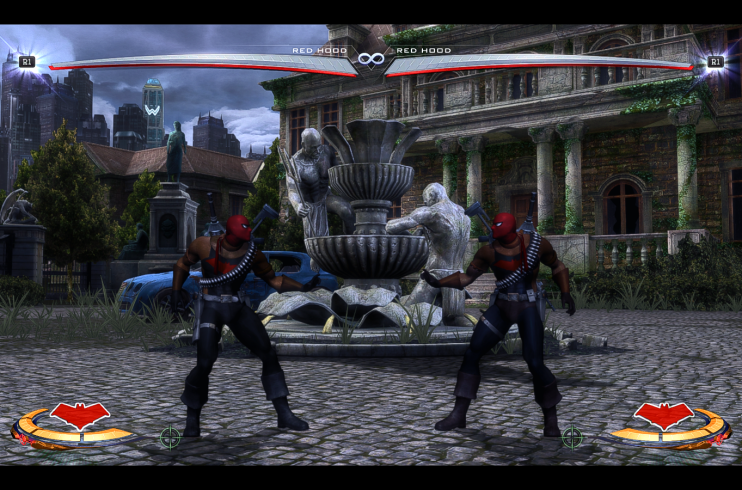Select player one's green crosshair trait icon
The height and width of the screenshot is (490, 742).
click(x=171, y=436)
